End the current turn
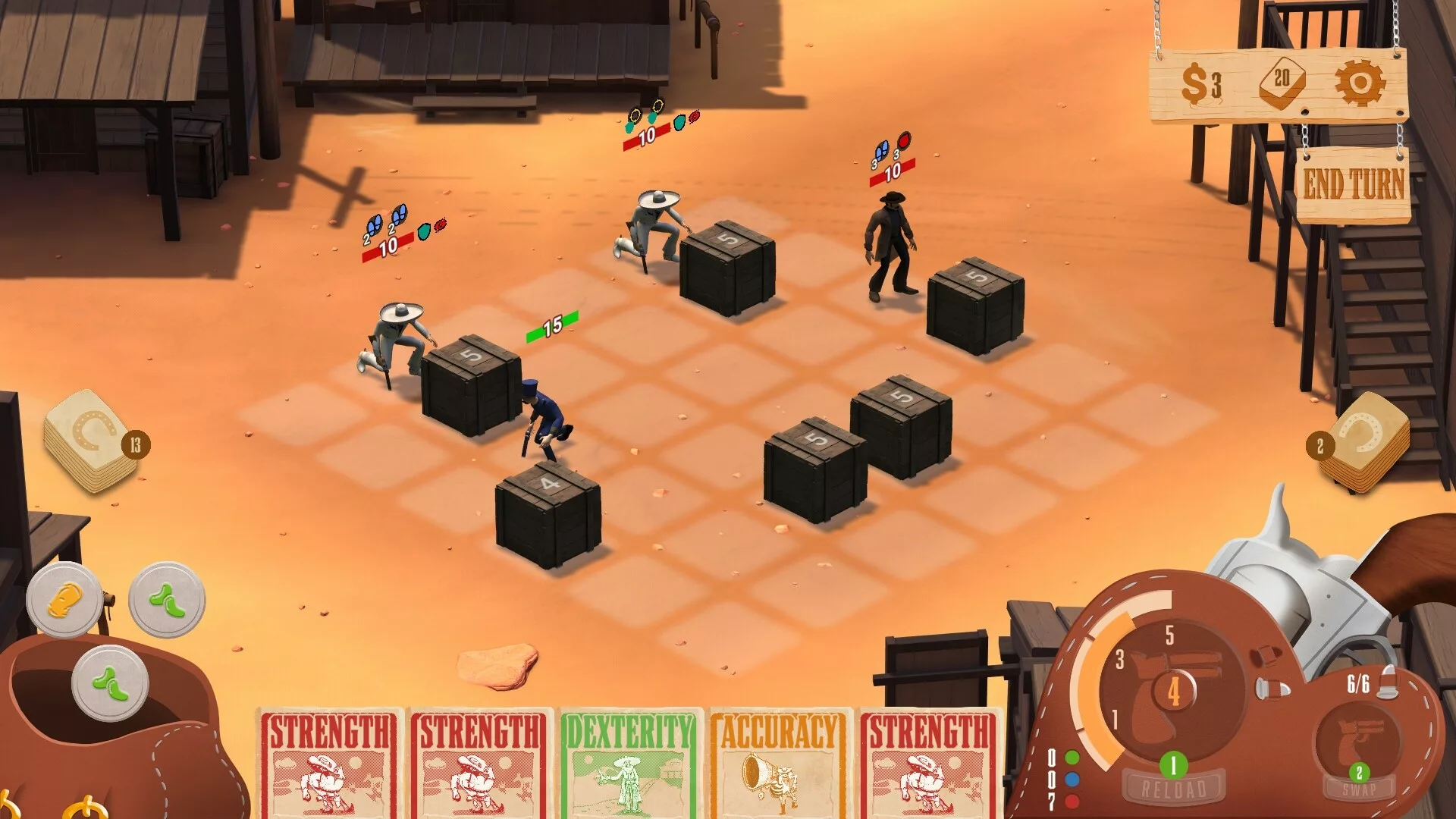 point(1353,184)
